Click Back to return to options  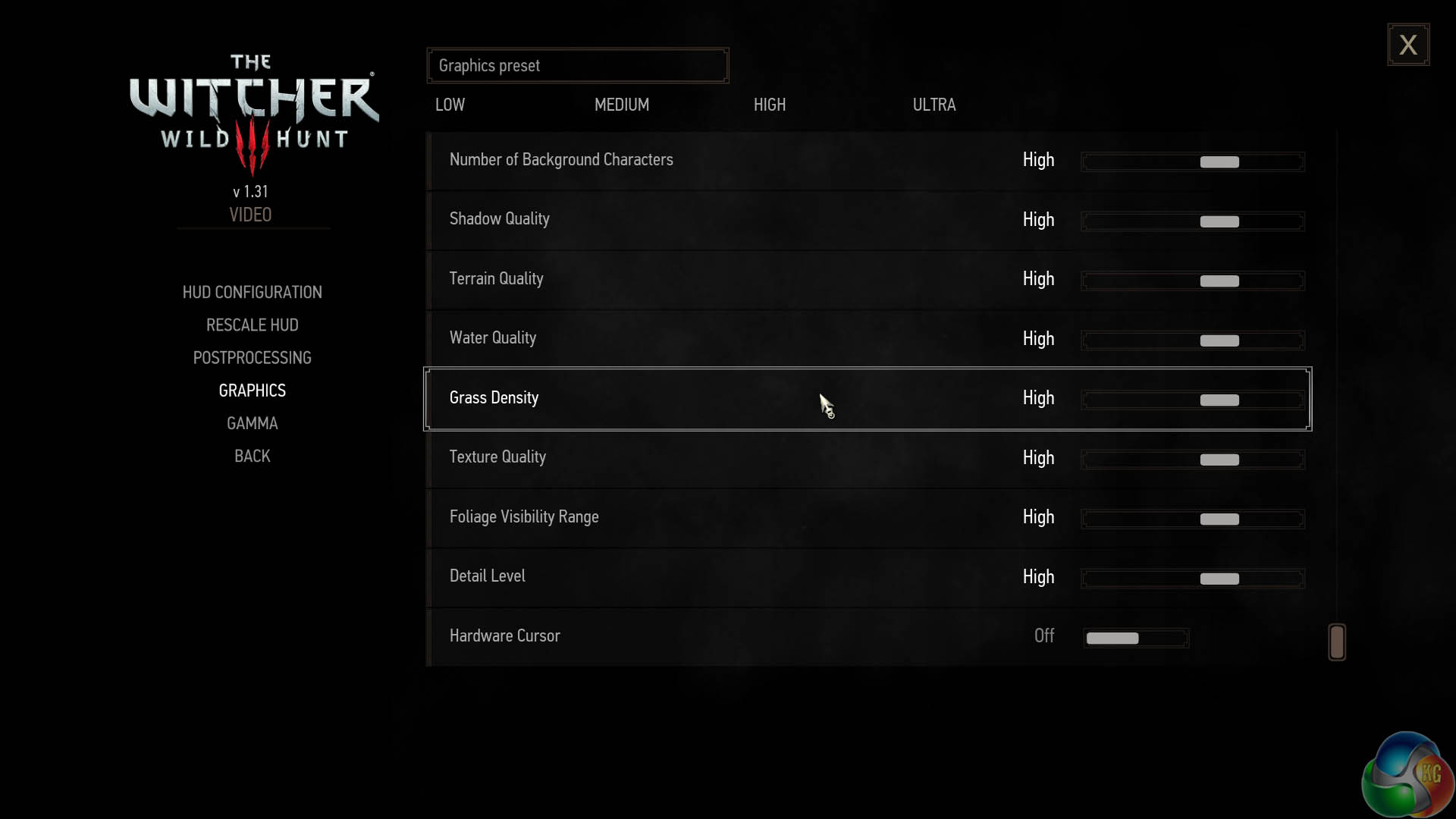pyautogui.click(x=252, y=456)
